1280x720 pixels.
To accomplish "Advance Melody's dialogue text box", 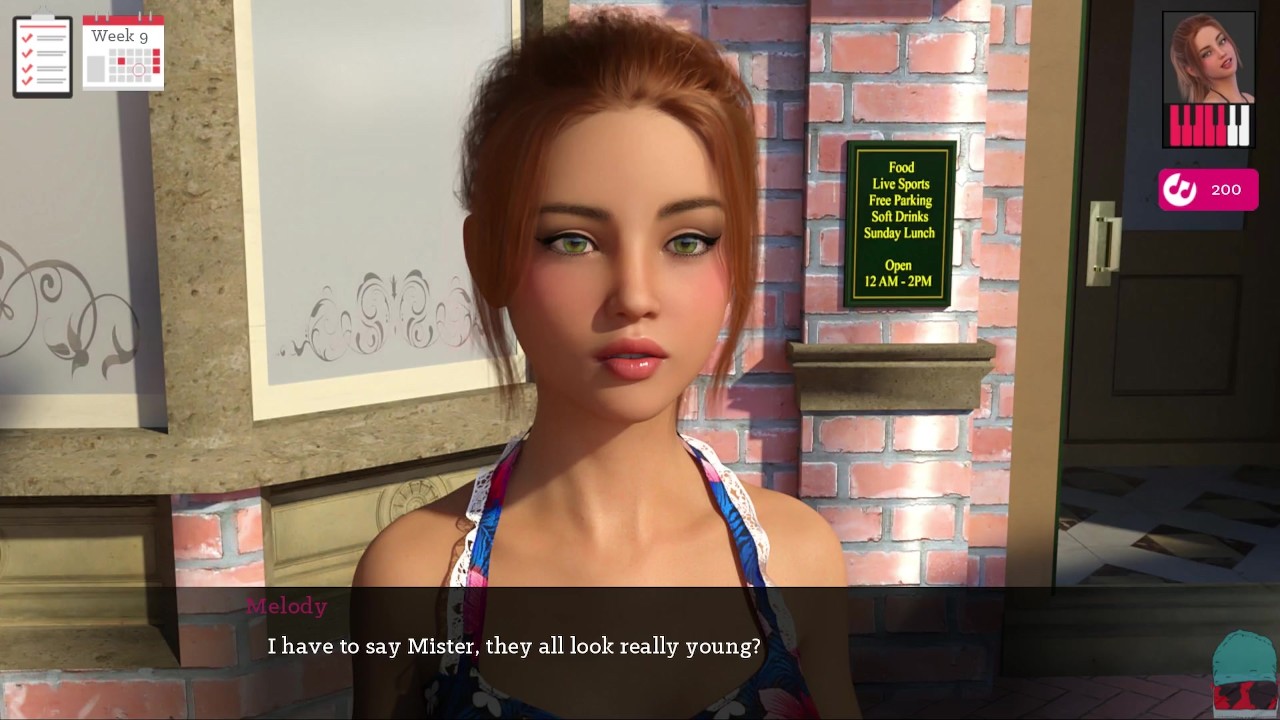I will 640,647.
